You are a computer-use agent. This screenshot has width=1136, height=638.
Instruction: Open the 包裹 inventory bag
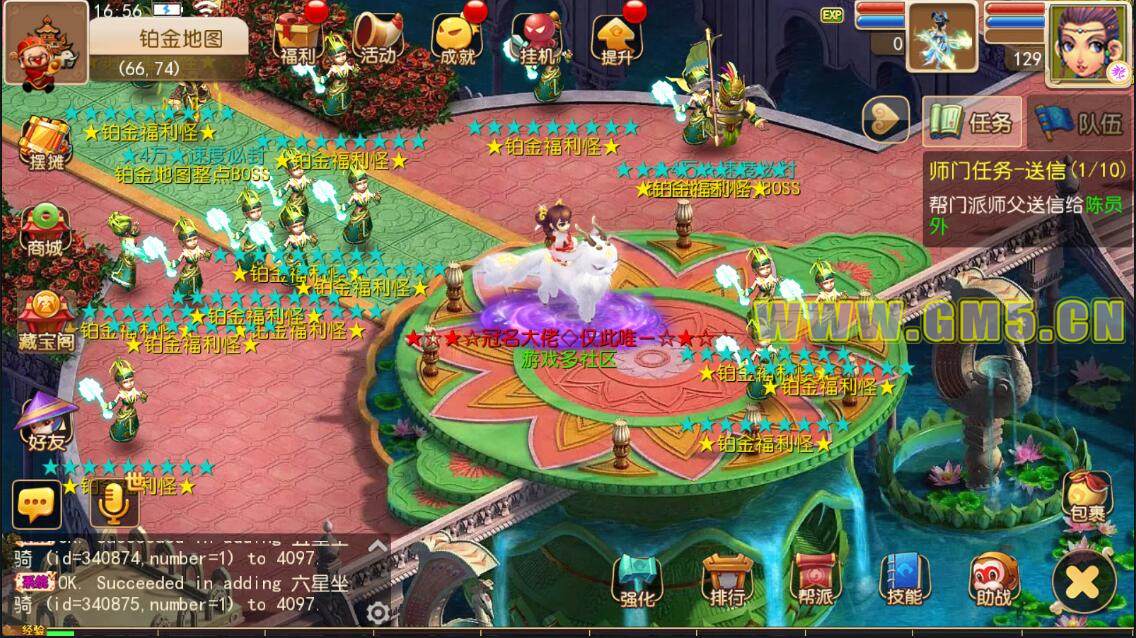point(1087,497)
